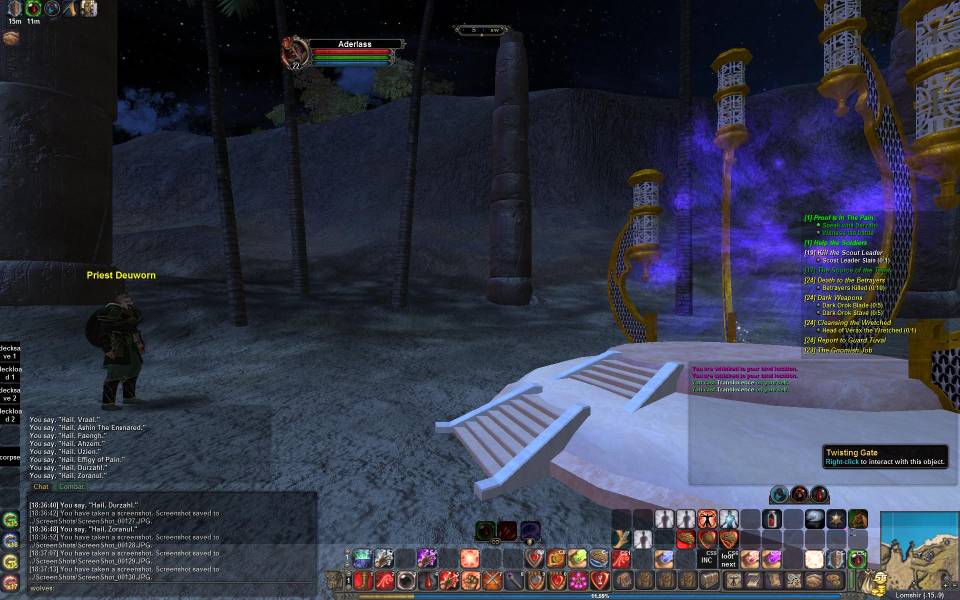This screenshot has height=600, width=960.
Task: Activate the pink flower ability icon
Action: (x=577, y=580)
